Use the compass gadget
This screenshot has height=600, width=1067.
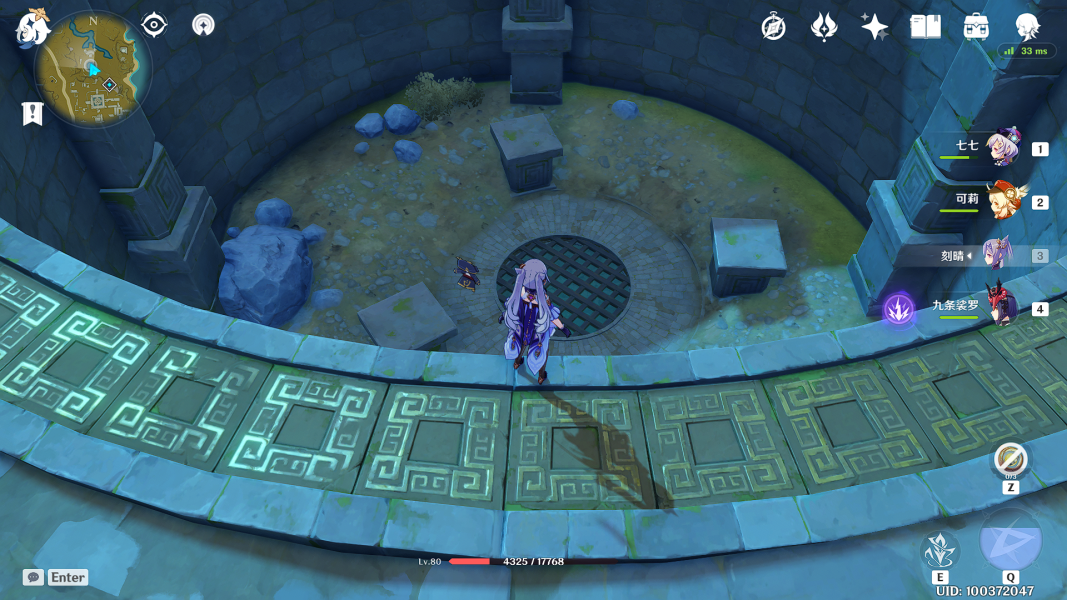(1011, 461)
